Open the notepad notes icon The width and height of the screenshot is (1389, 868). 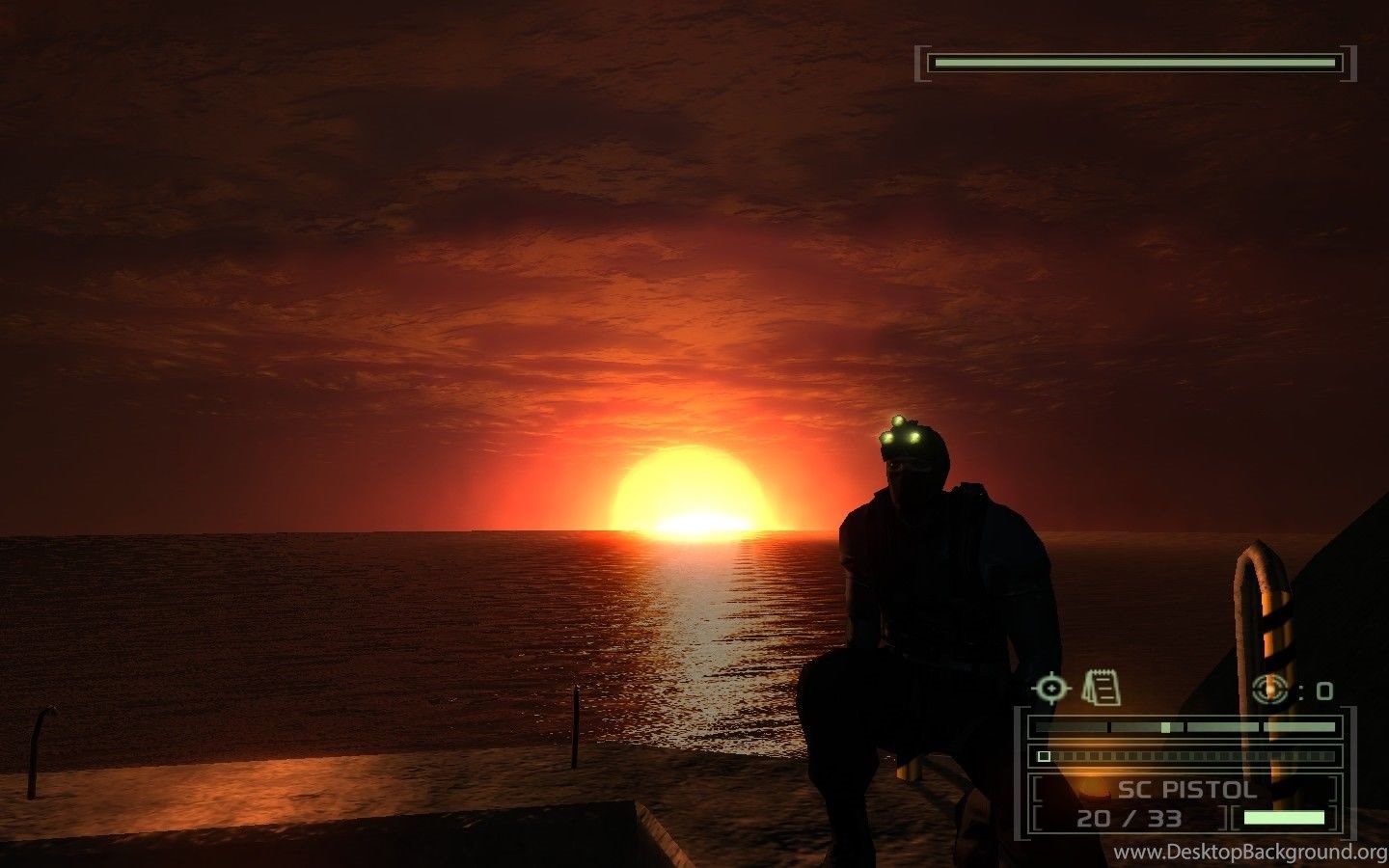[1101, 688]
